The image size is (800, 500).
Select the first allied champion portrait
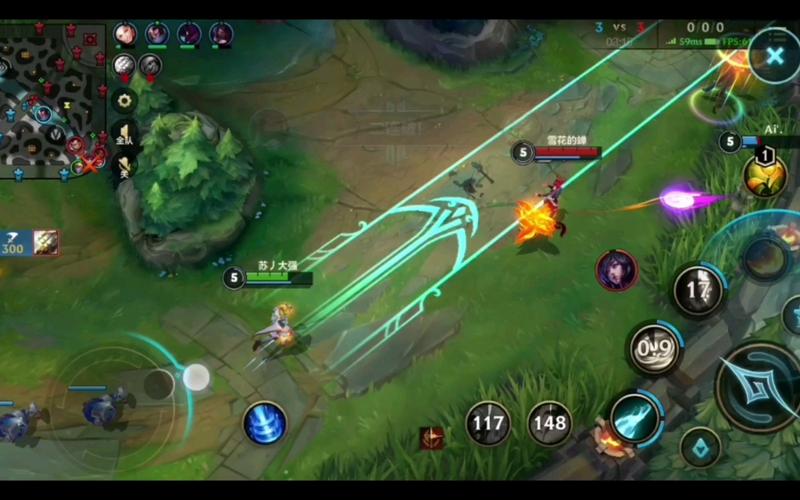(125, 34)
